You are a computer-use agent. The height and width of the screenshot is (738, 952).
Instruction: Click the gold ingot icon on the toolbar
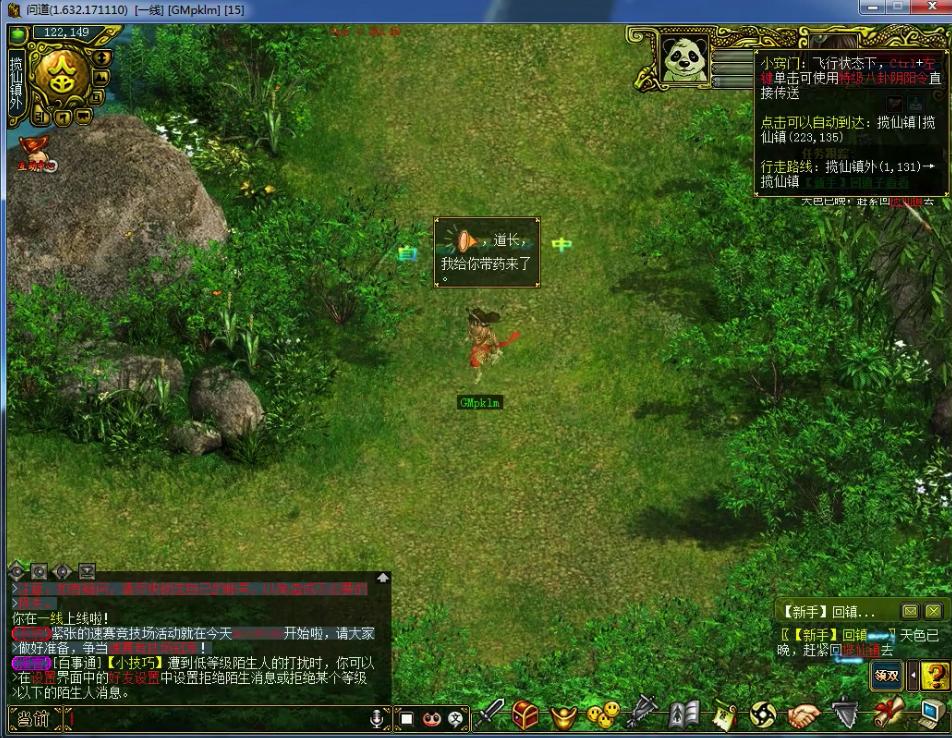pos(565,716)
